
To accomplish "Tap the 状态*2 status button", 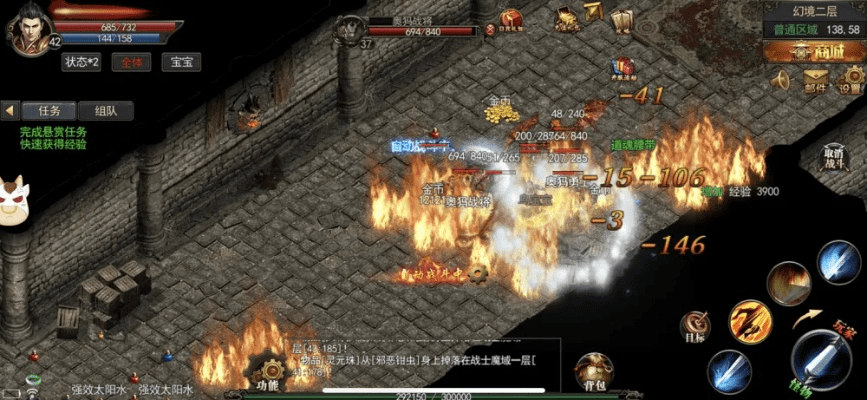I will (82, 62).
